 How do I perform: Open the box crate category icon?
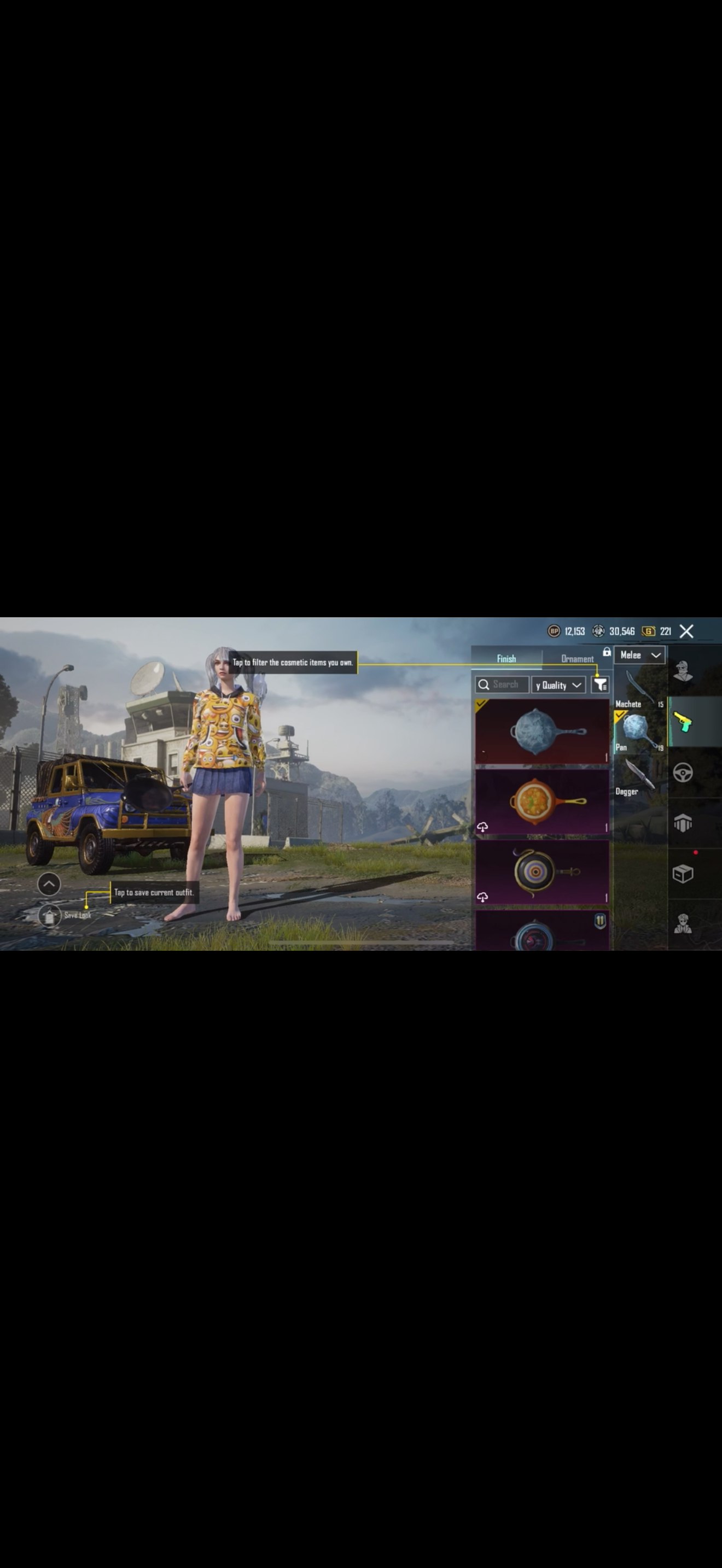point(683,874)
